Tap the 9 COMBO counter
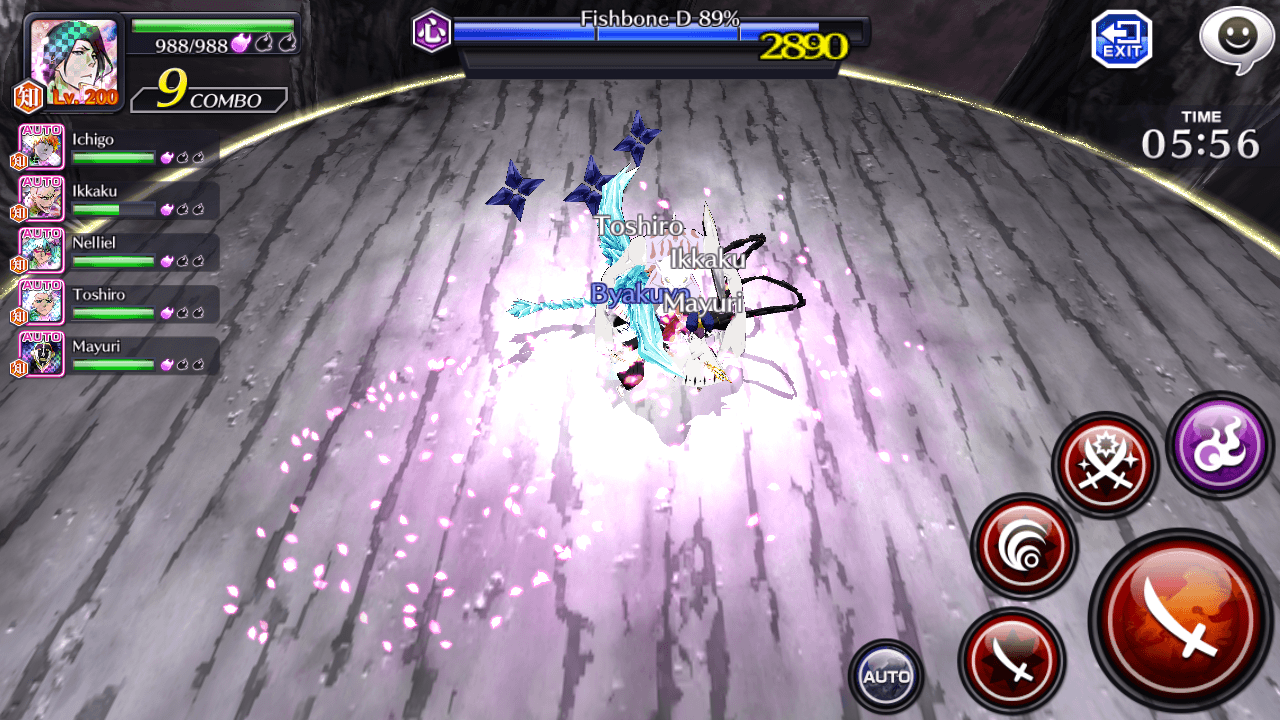 point(208,95)
